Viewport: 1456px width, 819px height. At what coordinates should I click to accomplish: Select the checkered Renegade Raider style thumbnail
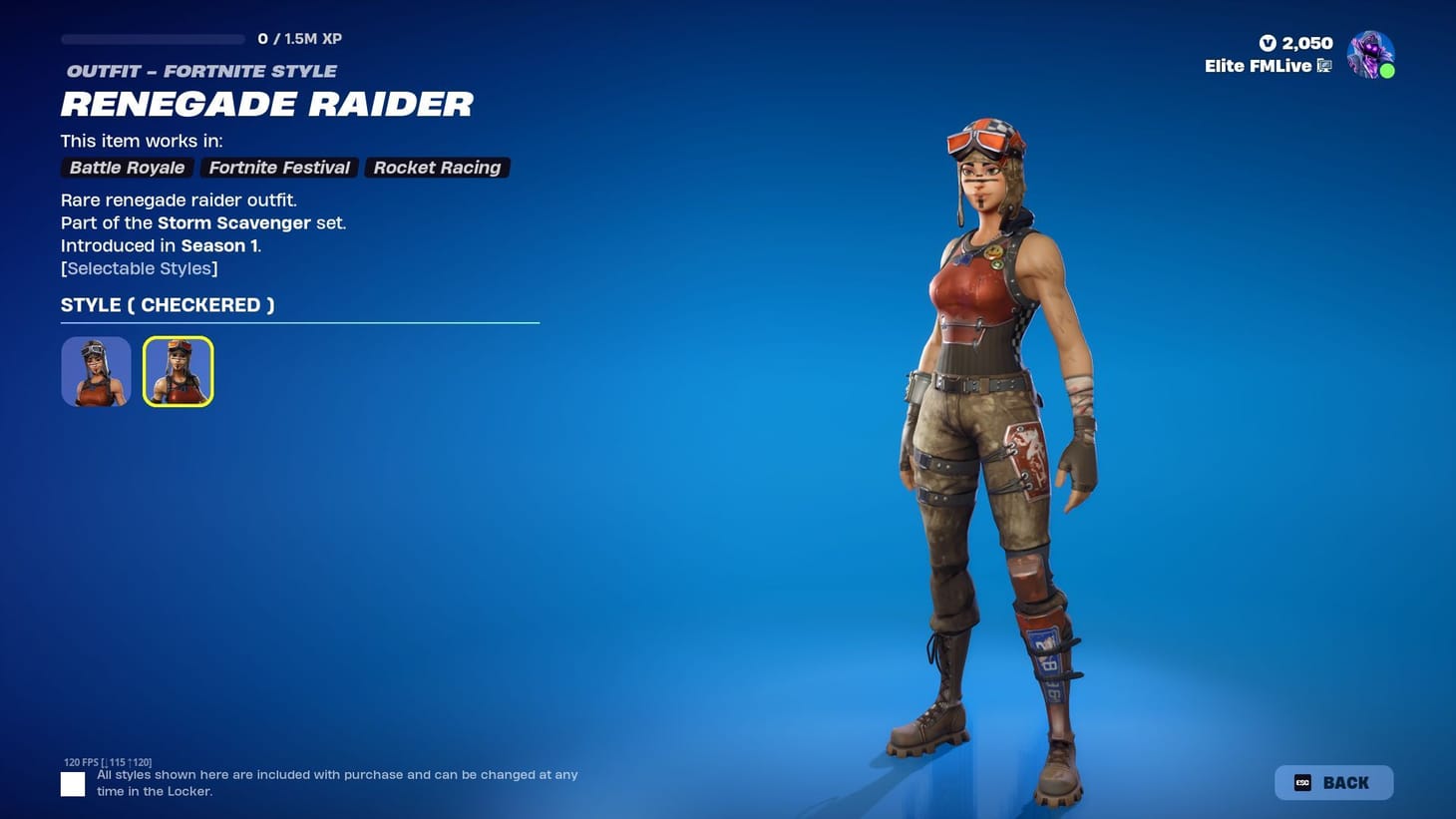178,370
